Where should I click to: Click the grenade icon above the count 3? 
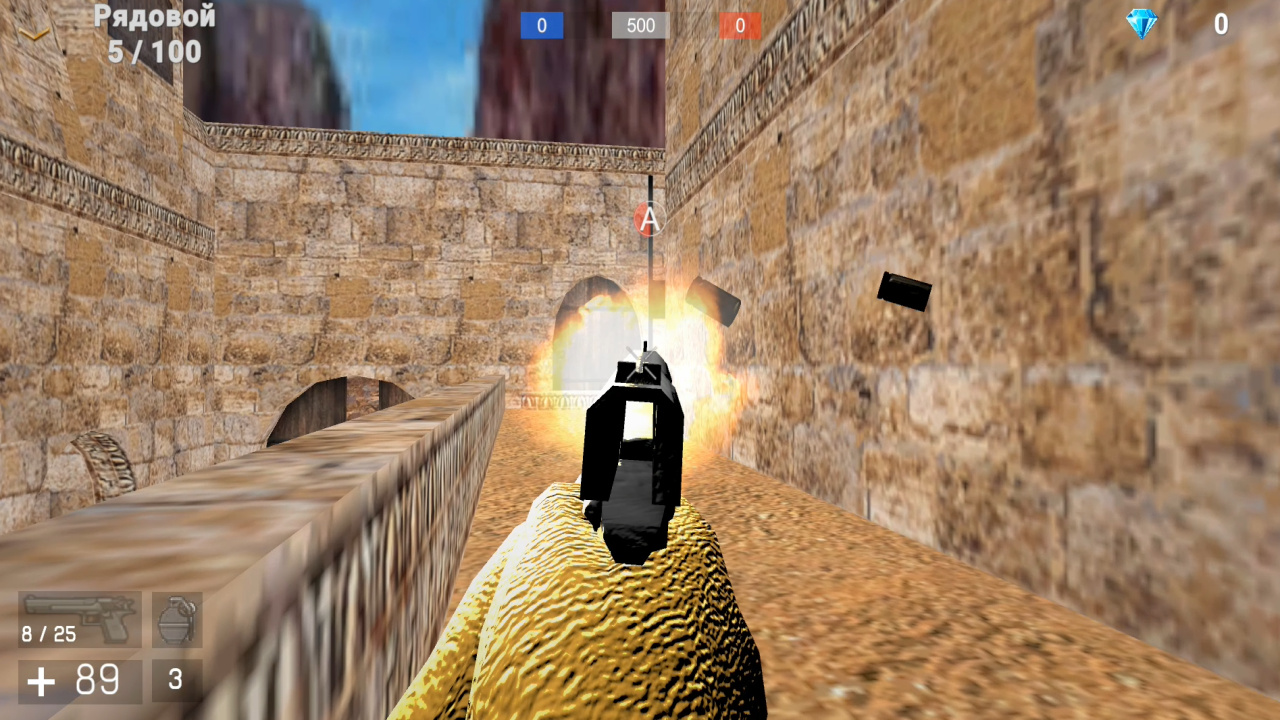pos(175,618)
